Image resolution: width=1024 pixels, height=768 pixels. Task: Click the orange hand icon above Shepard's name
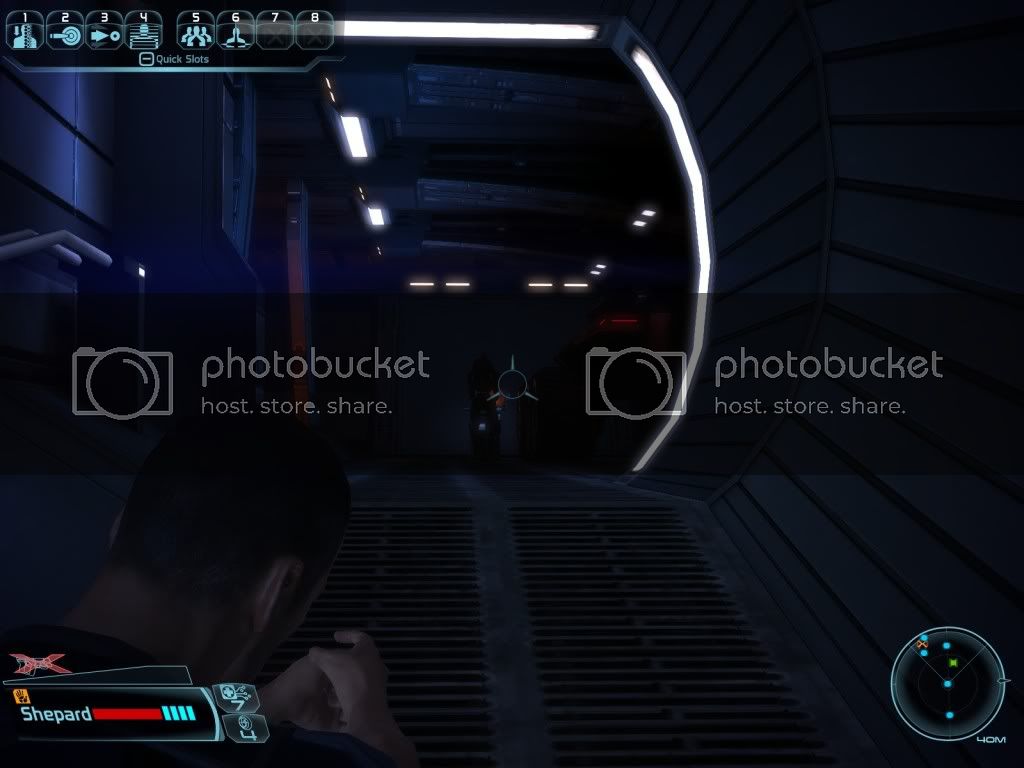(20, 694)
